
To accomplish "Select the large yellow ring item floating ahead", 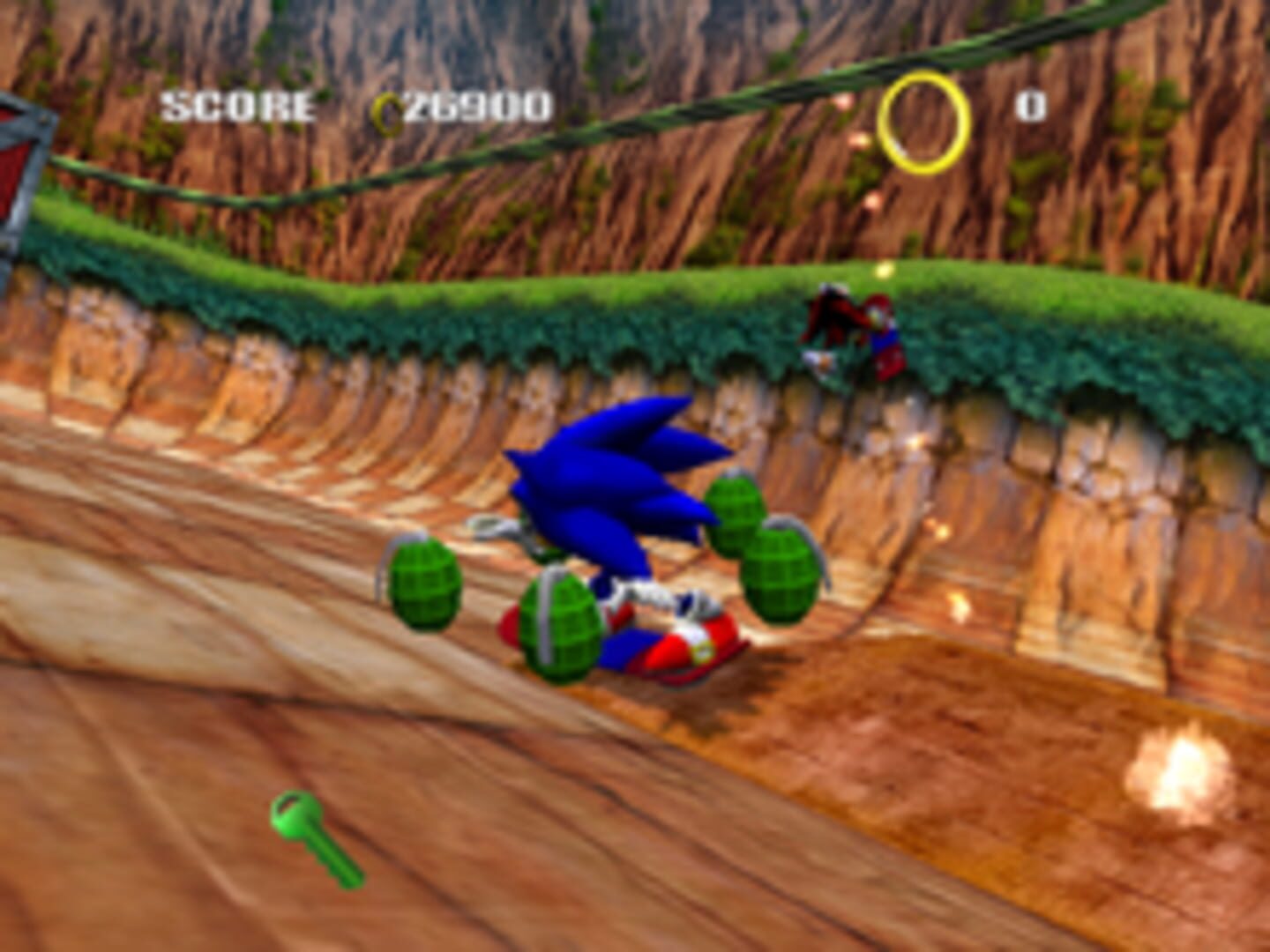I will pos(923,123).
